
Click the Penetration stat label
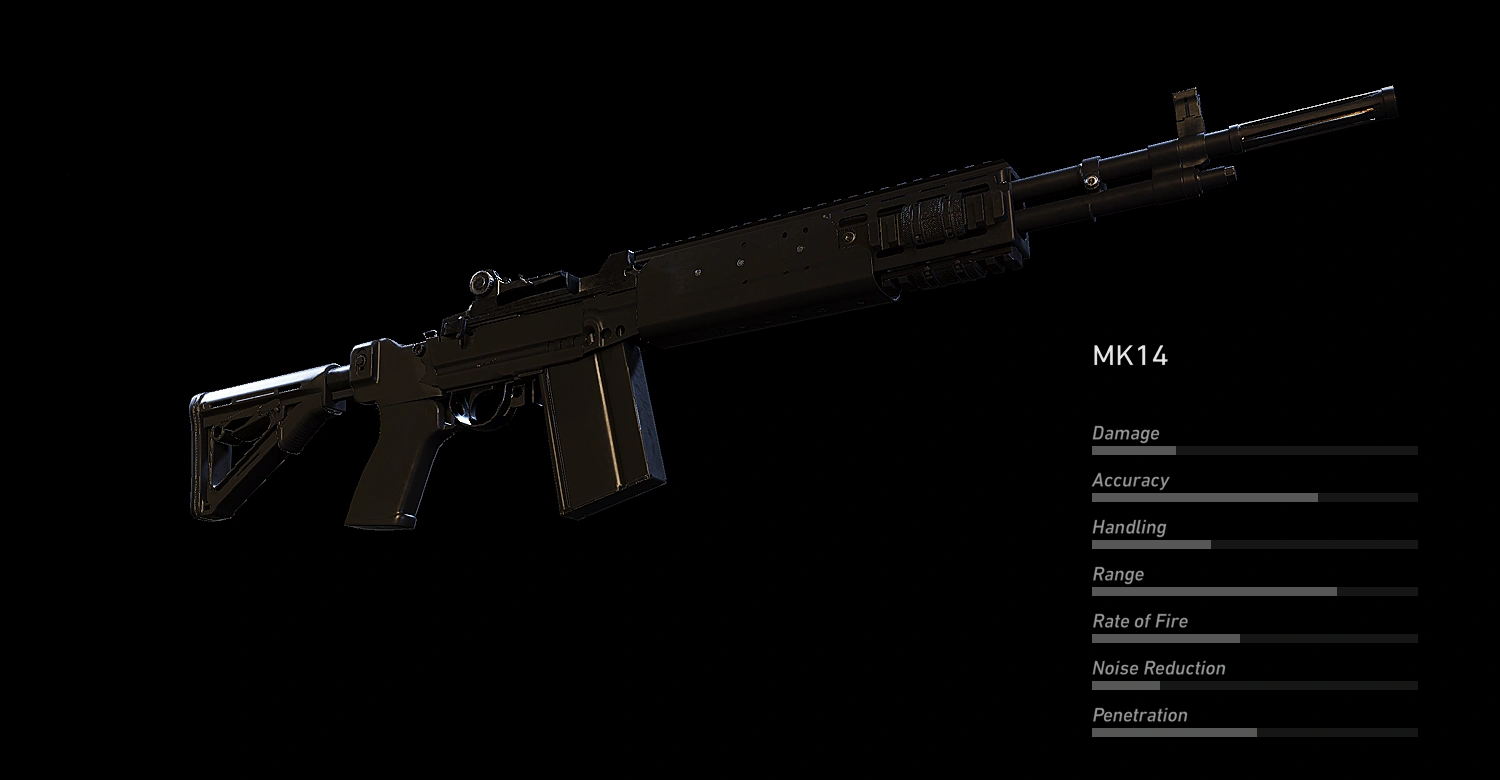[x=1140, y=715]
